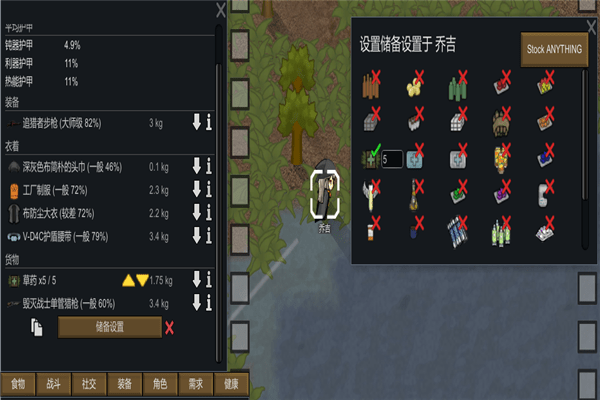Switch to the 战斗 combat tab

53,383
